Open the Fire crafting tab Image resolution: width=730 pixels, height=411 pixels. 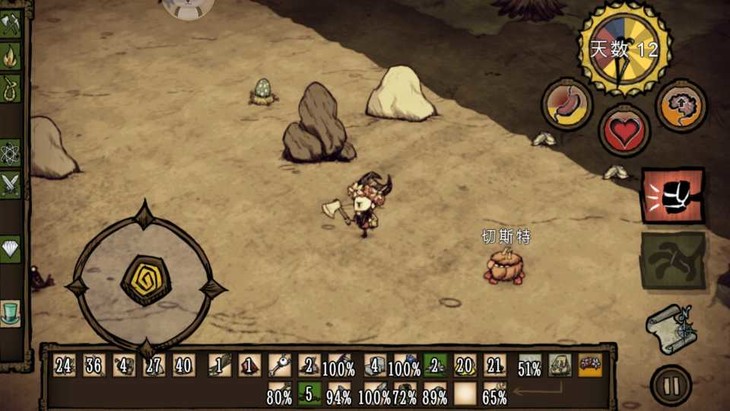tap(11, 57)
